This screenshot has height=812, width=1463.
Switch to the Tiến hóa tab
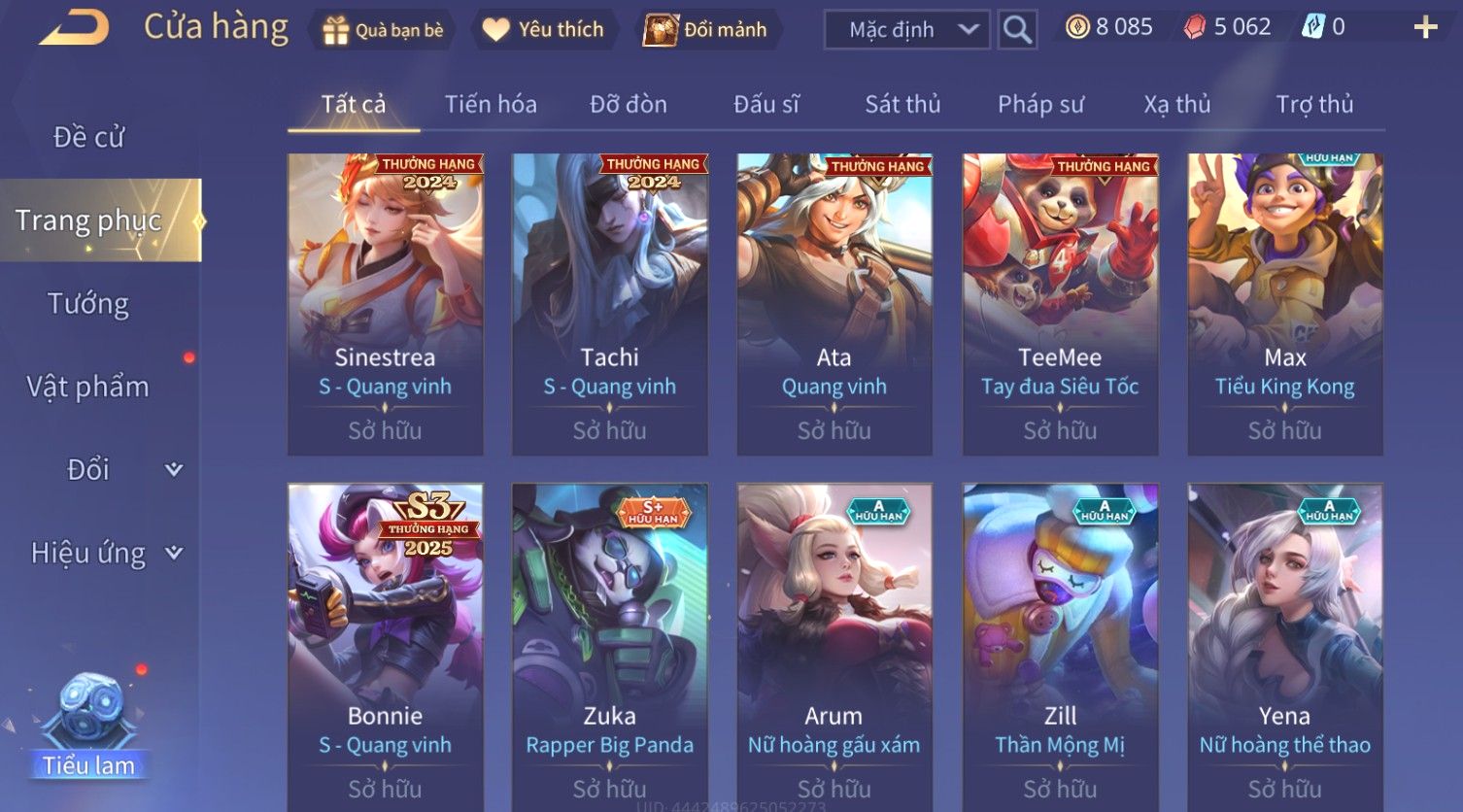click(491, 104)
